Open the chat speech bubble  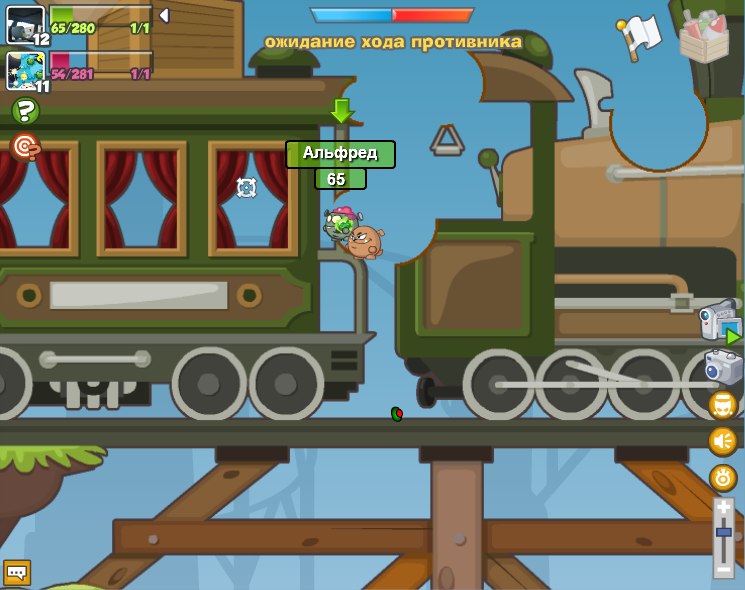pos(17,572)
